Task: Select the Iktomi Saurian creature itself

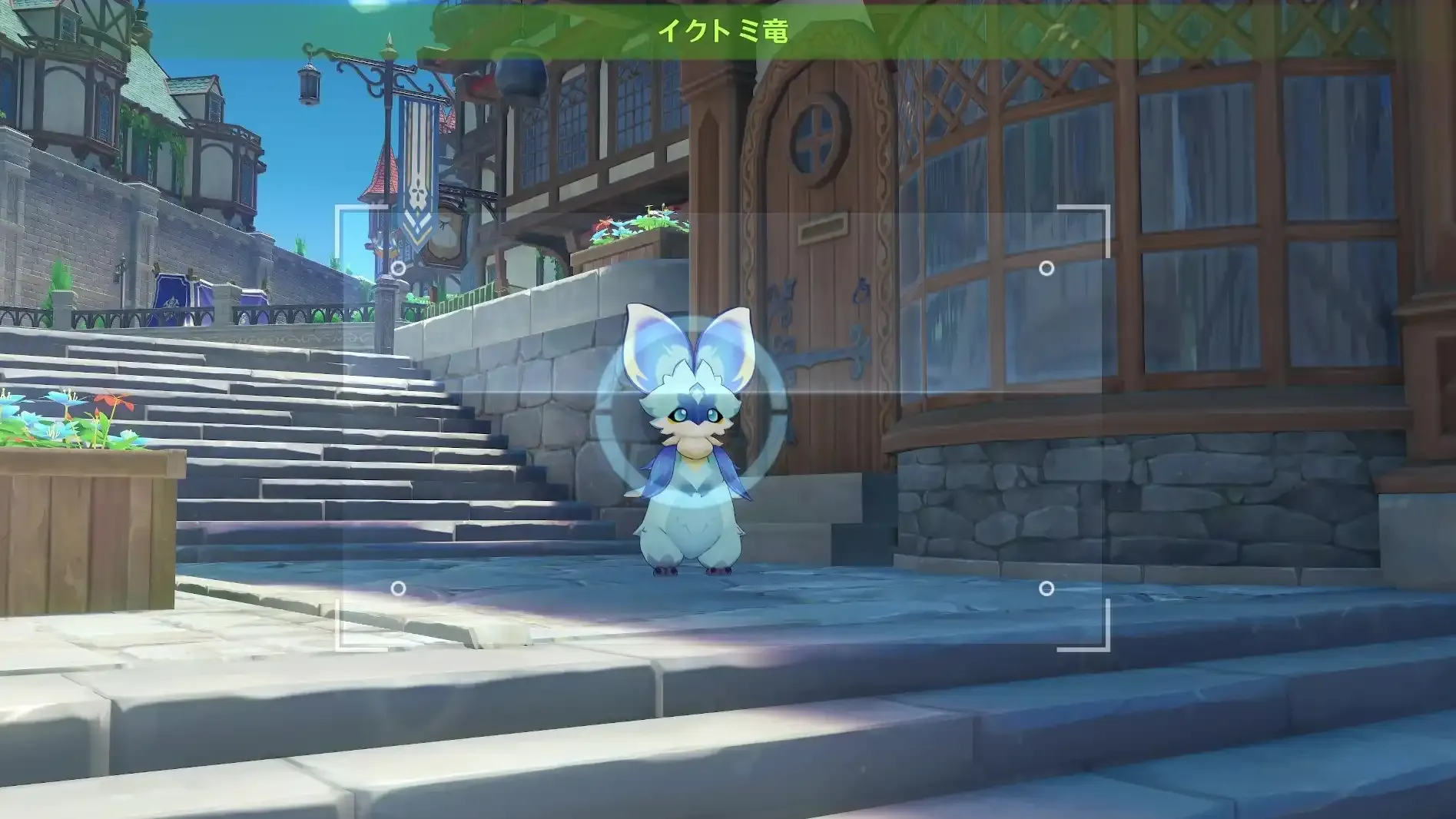Action: [x=692, y=461]
